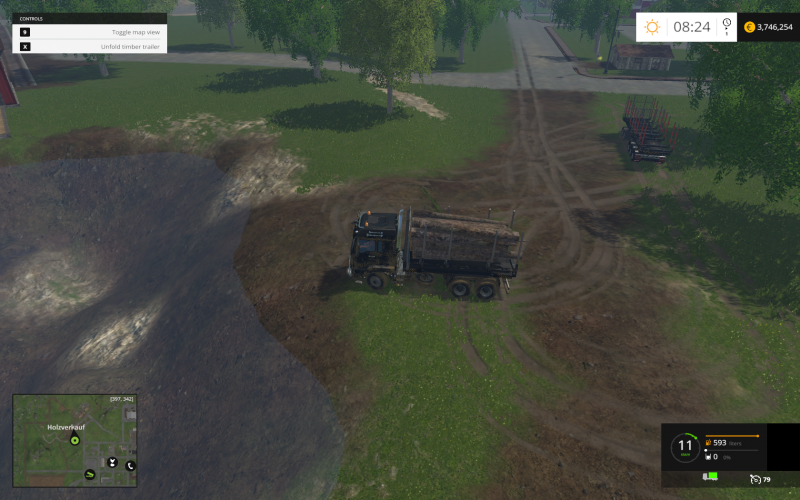Click the minimap in the corner
Screen dimensions: 800x500
[75, 440]
